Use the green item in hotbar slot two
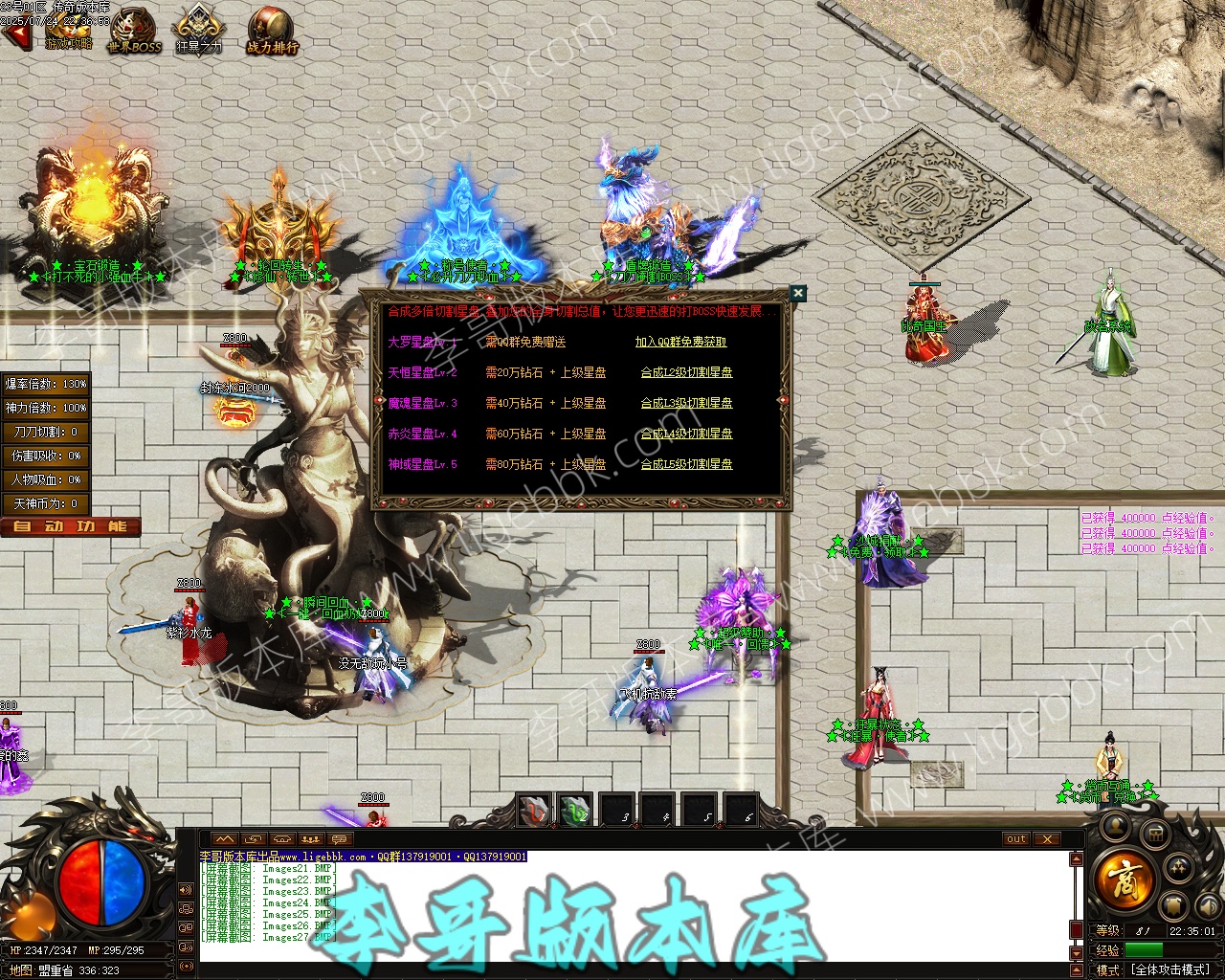Viewport: 1225px width, 980px height. (575, 810)
